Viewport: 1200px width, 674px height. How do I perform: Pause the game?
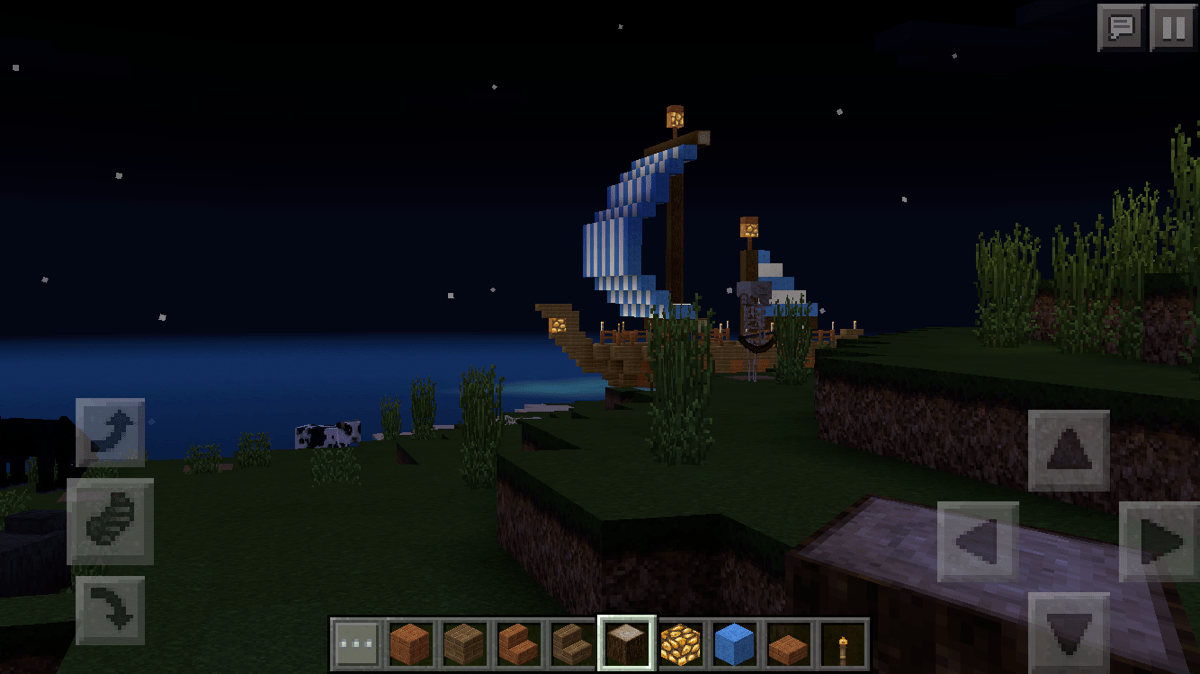pos(1171,27)
